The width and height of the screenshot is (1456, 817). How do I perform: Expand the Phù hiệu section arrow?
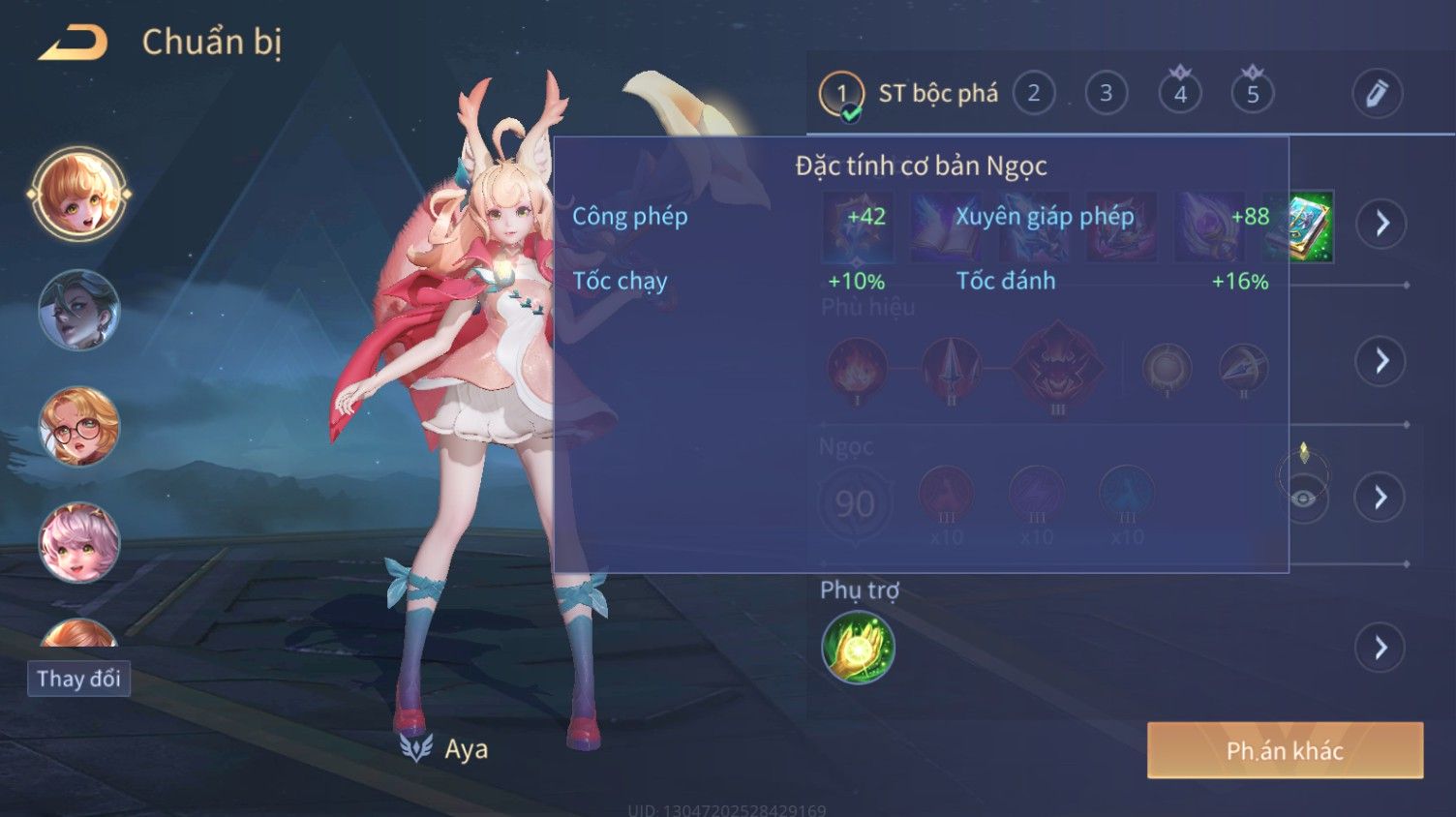click(1380, 361)
